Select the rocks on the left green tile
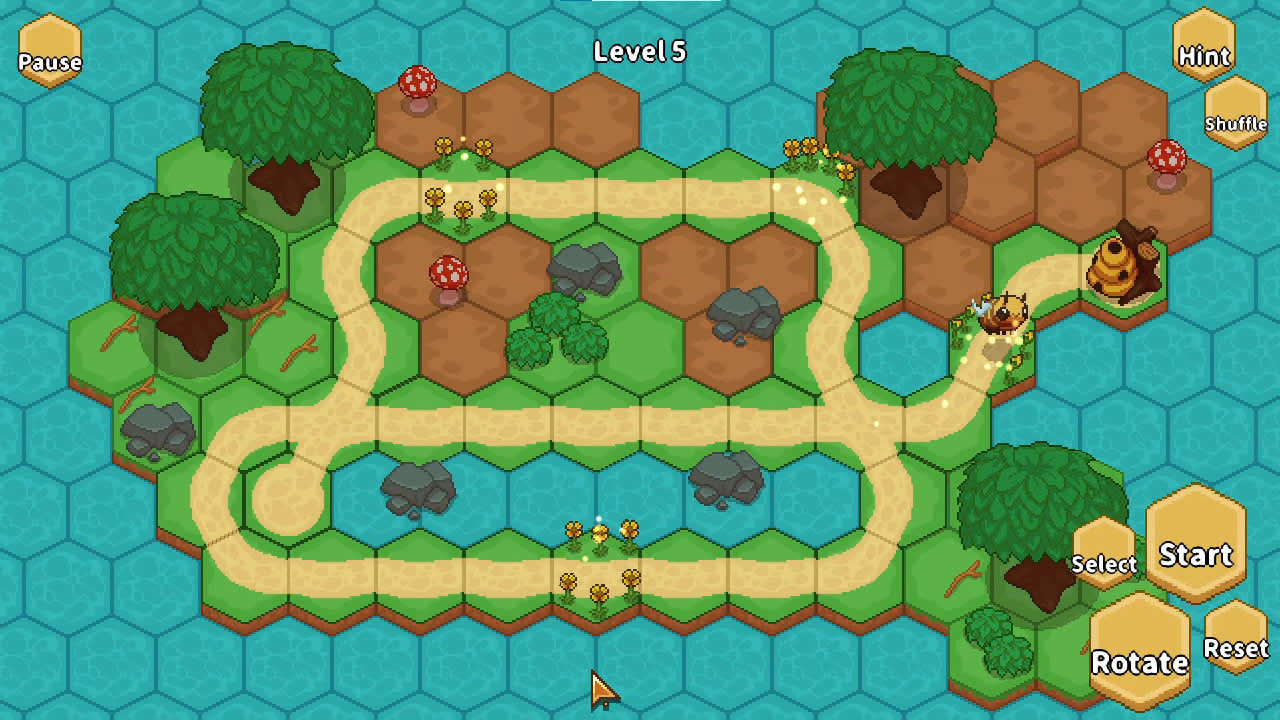1280x720 pixels. coord(155,425)
